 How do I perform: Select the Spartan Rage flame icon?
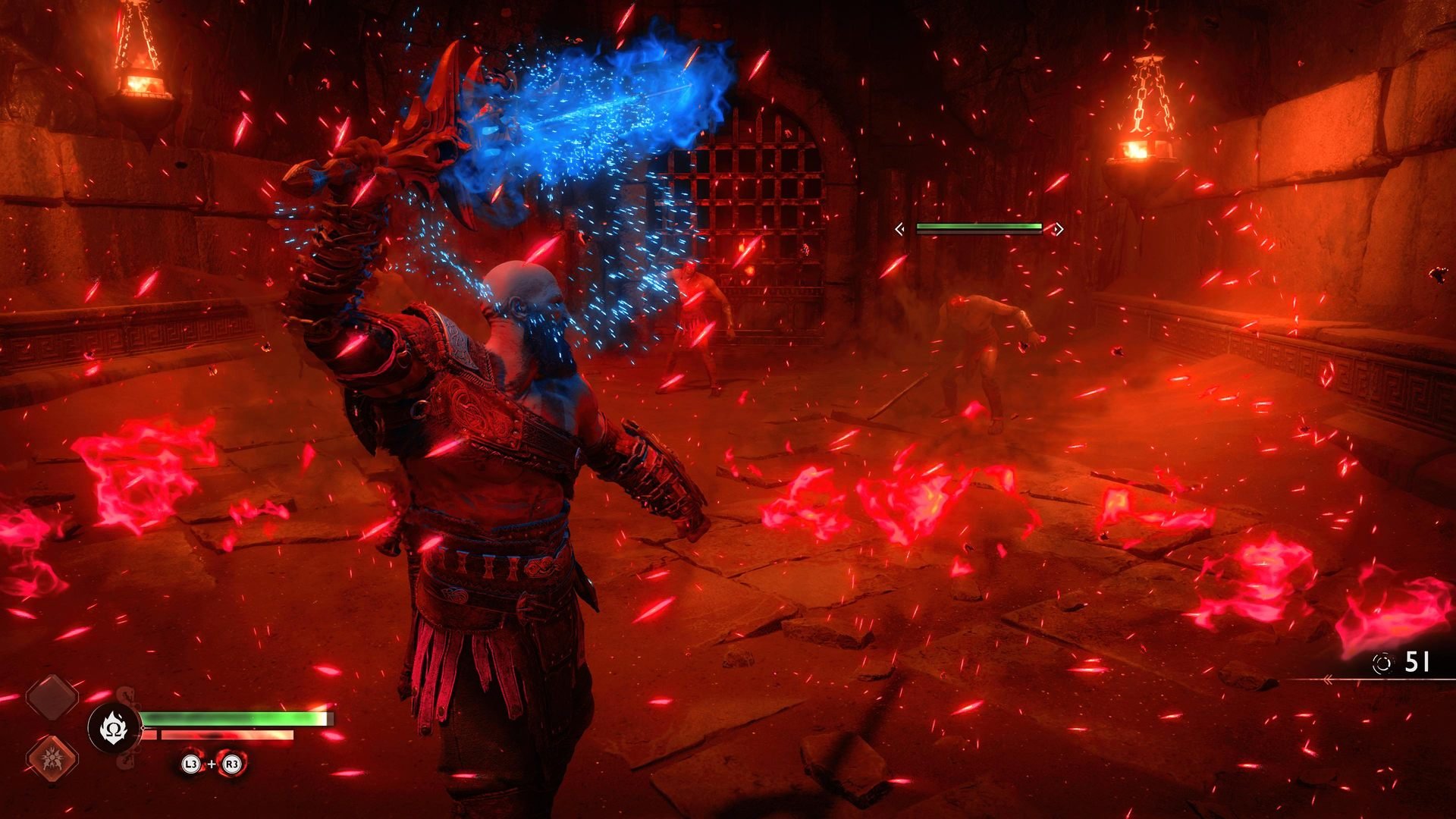pyautogui.click(x=115, y=726)
